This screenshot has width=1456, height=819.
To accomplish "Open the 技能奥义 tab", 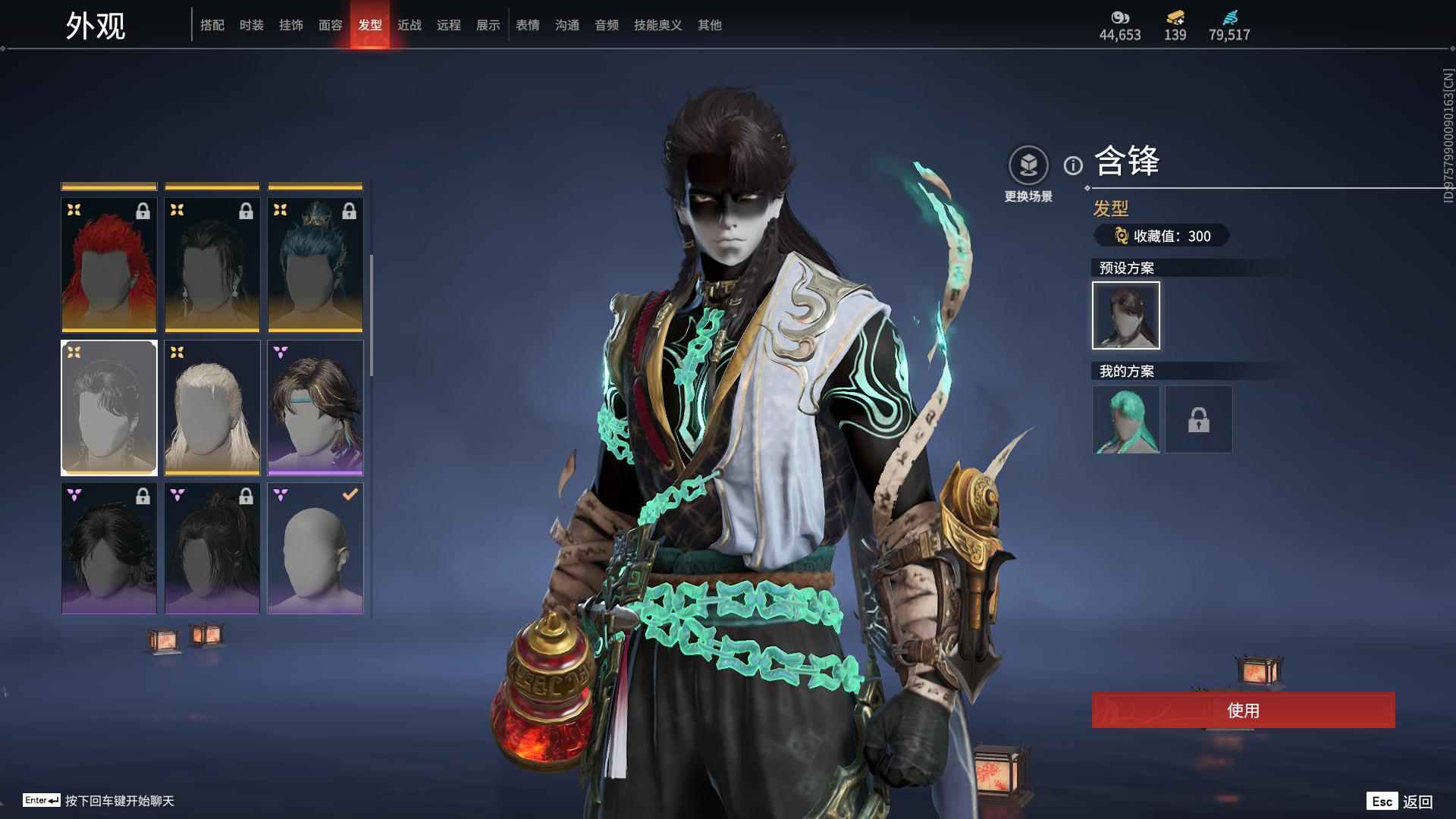I will point(658,25).
